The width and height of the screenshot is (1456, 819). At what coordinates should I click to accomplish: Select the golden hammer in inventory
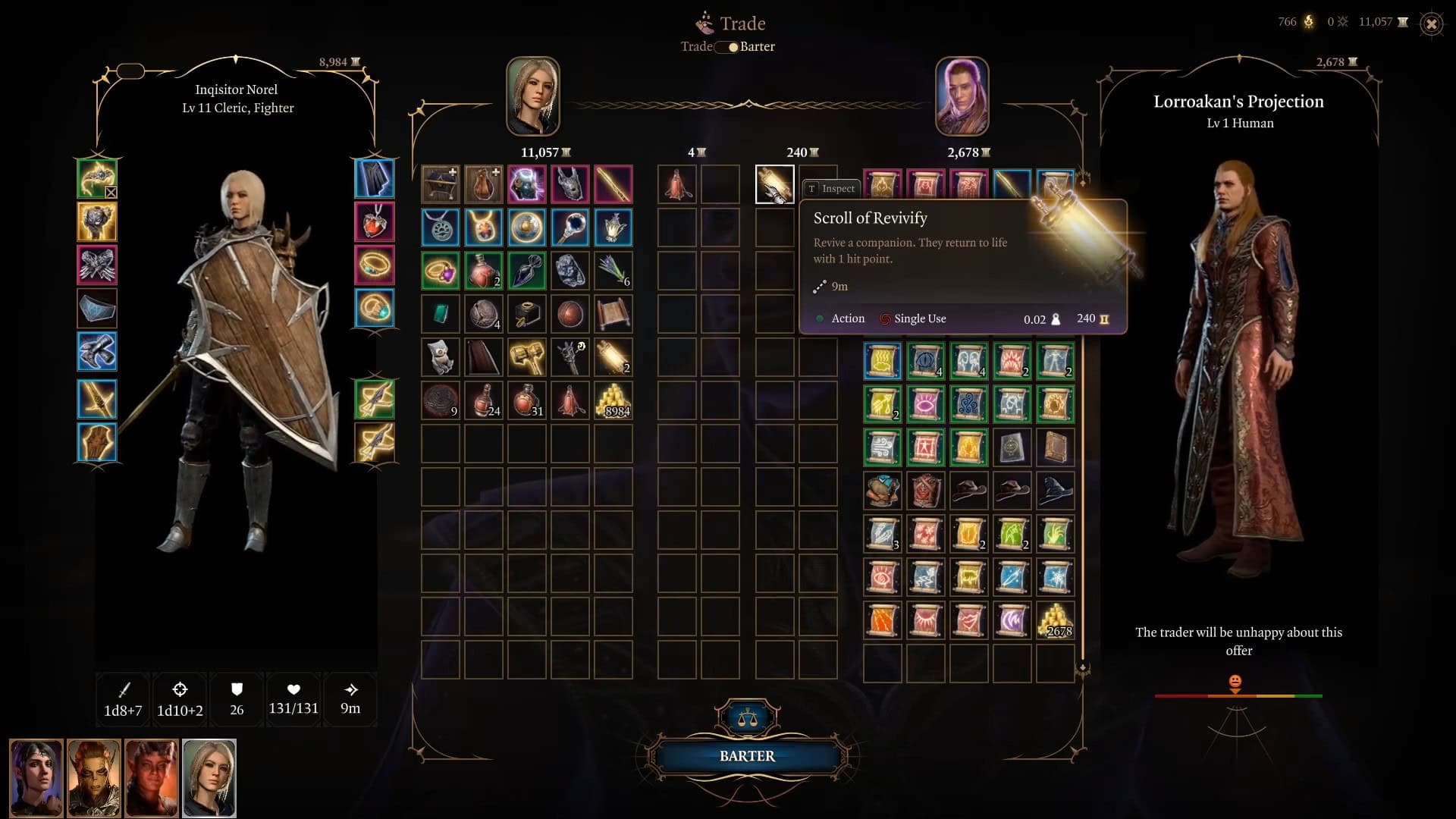[526, 356]
